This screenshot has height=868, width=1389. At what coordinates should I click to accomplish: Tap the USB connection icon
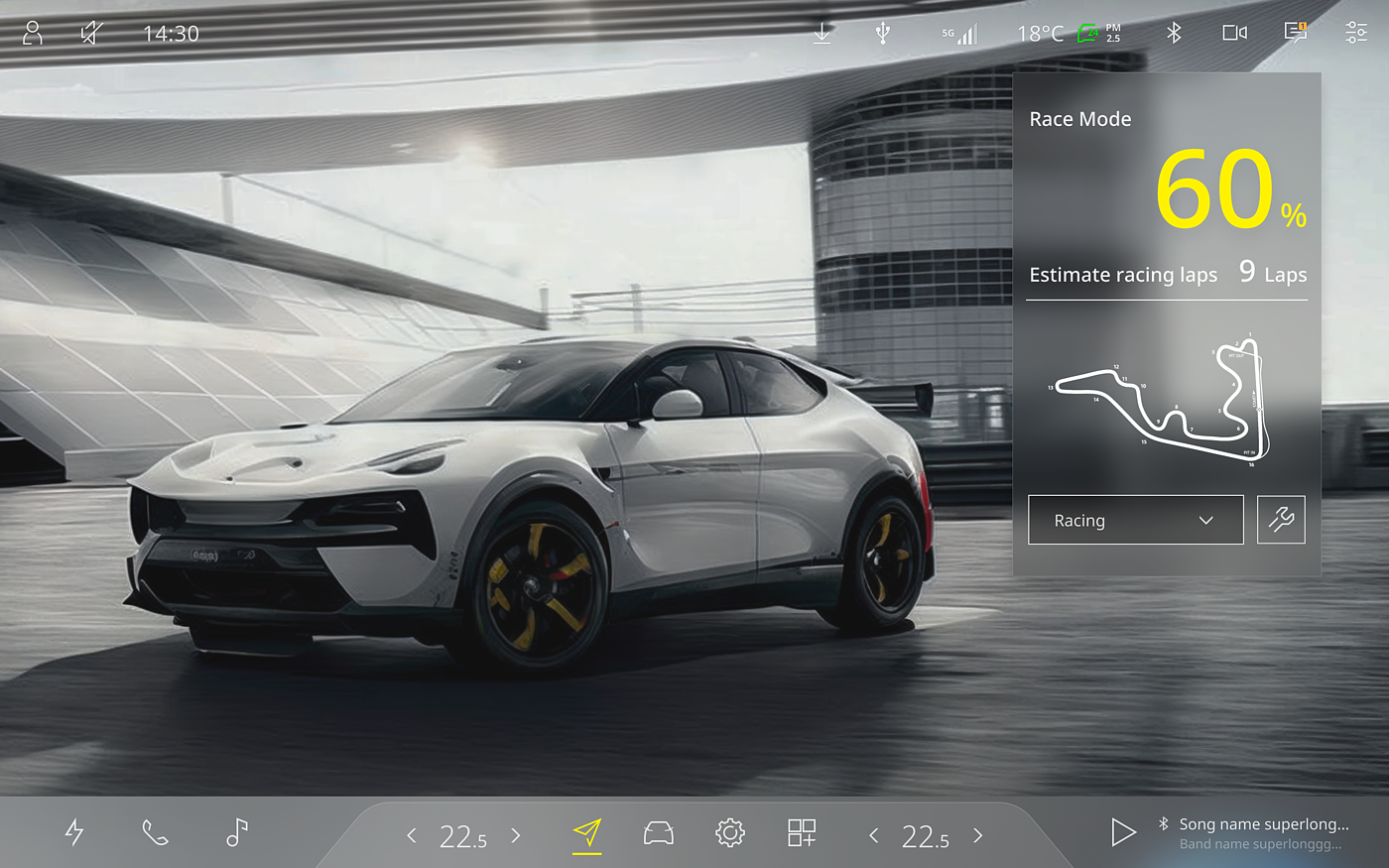tap(882, 34)
